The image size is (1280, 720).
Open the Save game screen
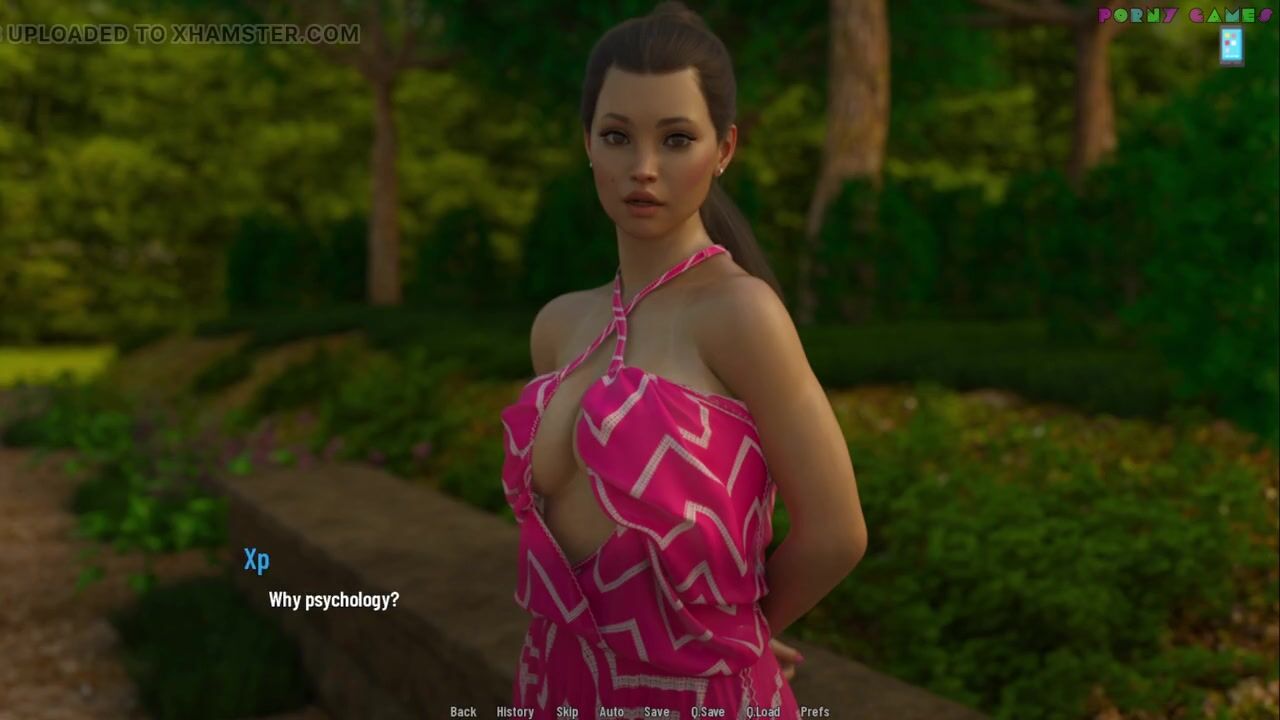tap(657, 712)
